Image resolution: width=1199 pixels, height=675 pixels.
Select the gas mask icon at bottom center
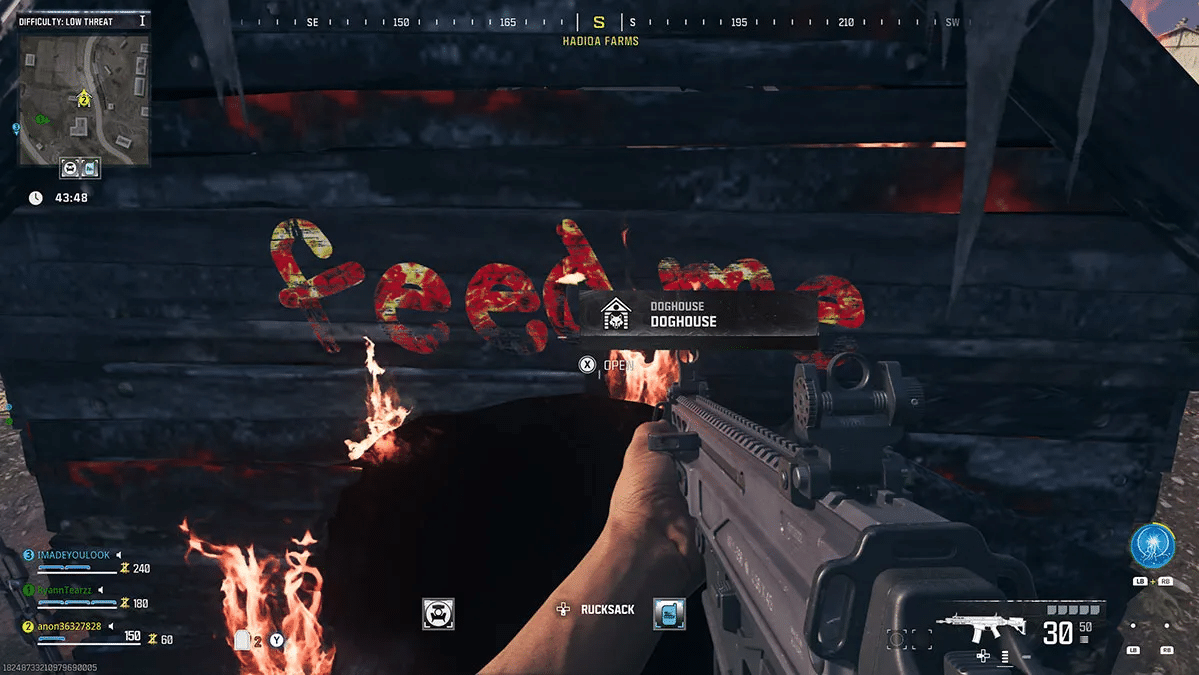point(438,613)
